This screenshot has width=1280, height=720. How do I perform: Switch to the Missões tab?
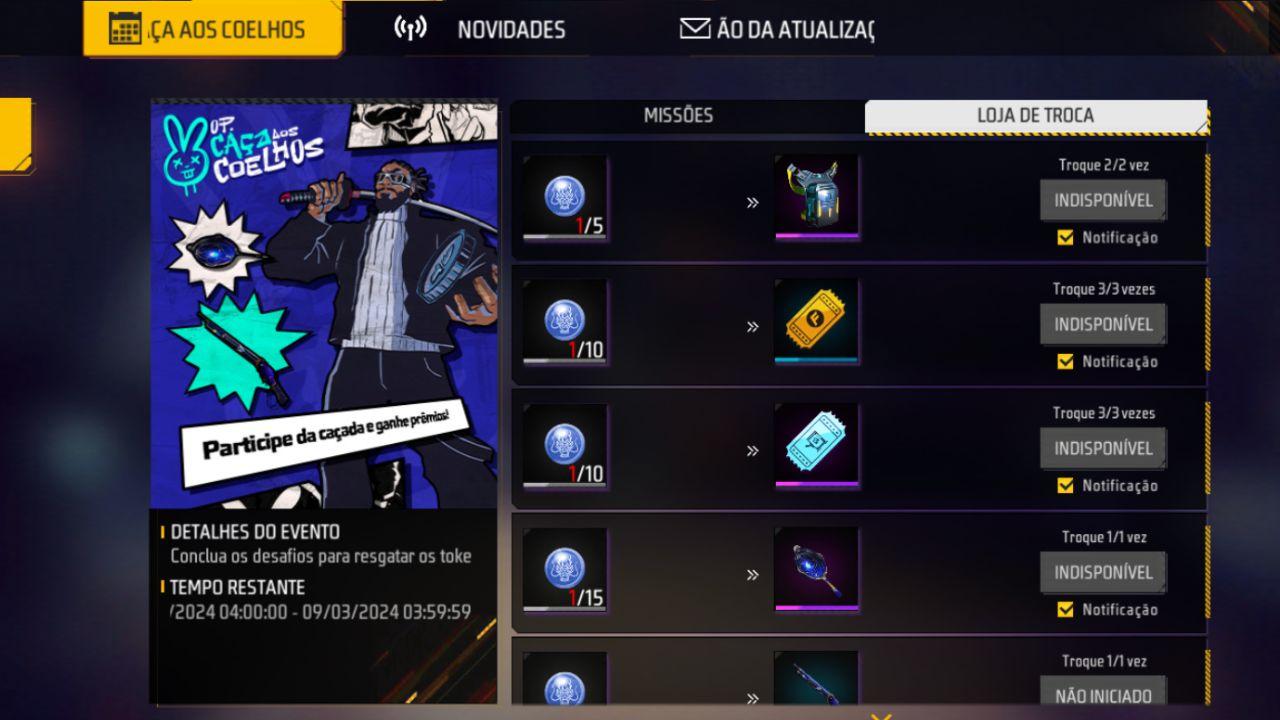pos(679,115)
